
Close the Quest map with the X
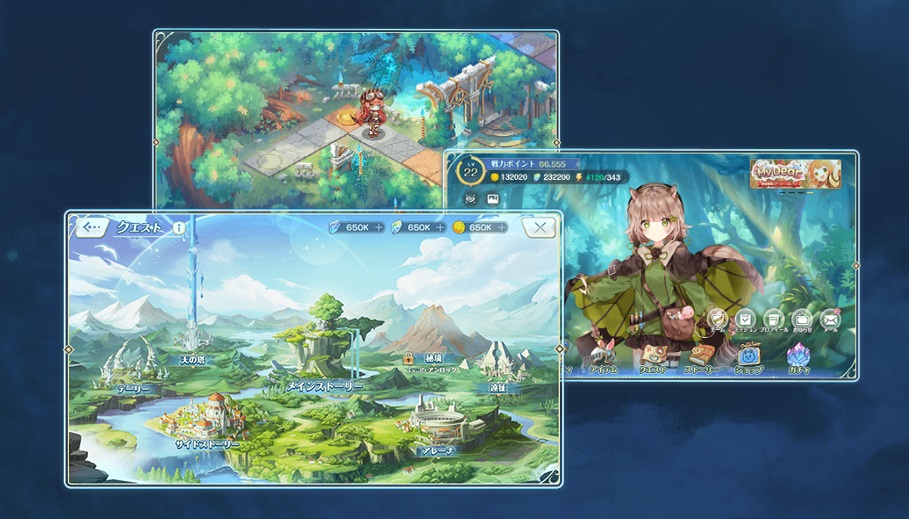540,228
